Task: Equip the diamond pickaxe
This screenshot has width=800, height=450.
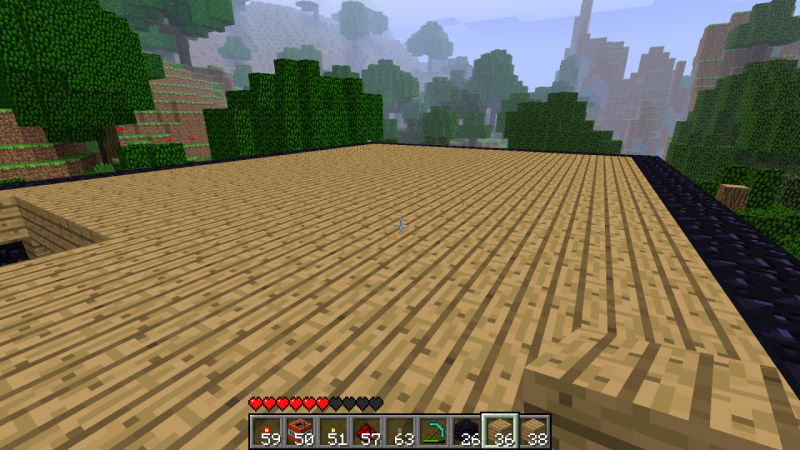Action: [433, 431]
